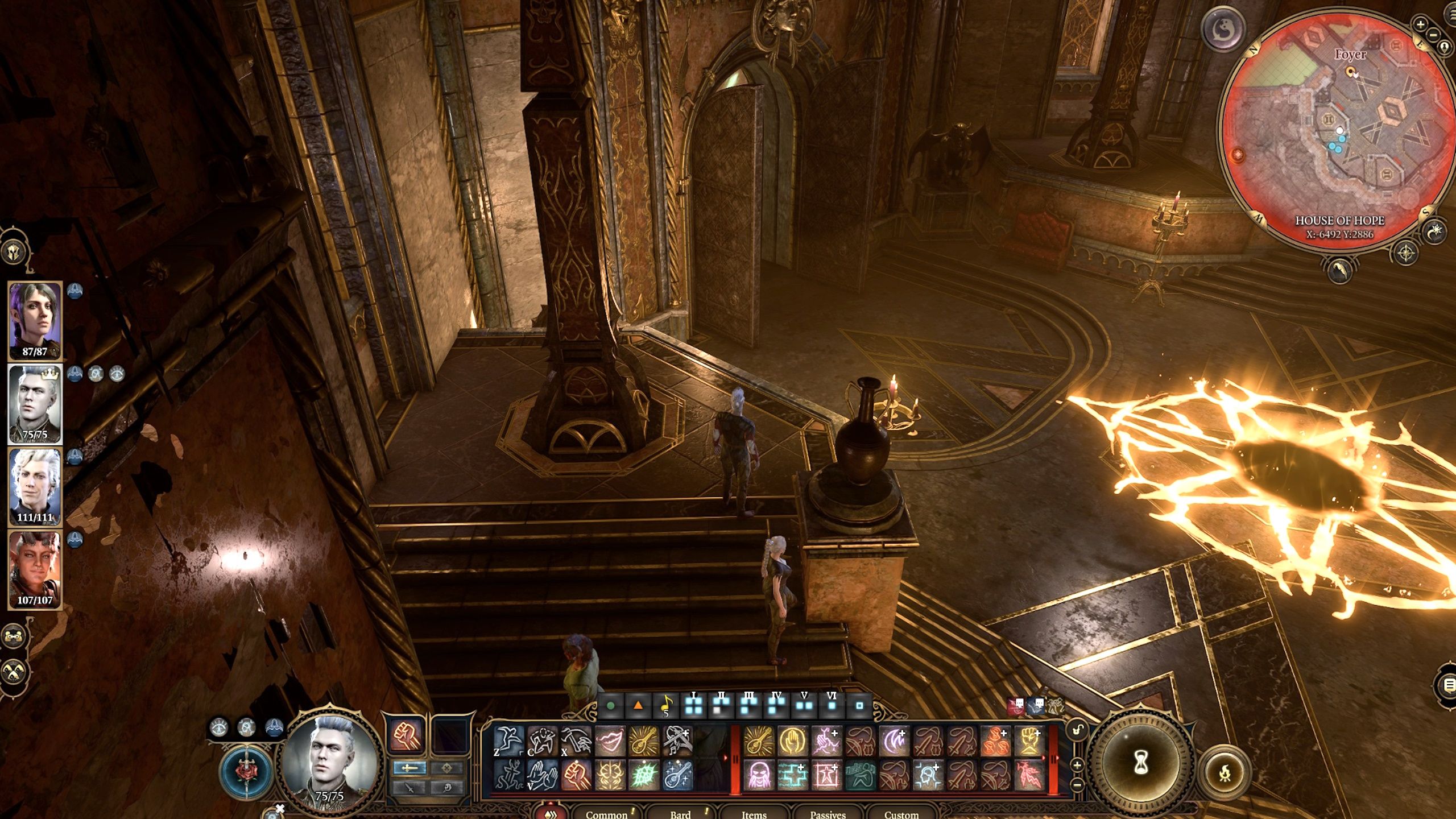The image size is (1456, 819).
Task: Toggle the melee weapon set button
Action: coord(409,768)
